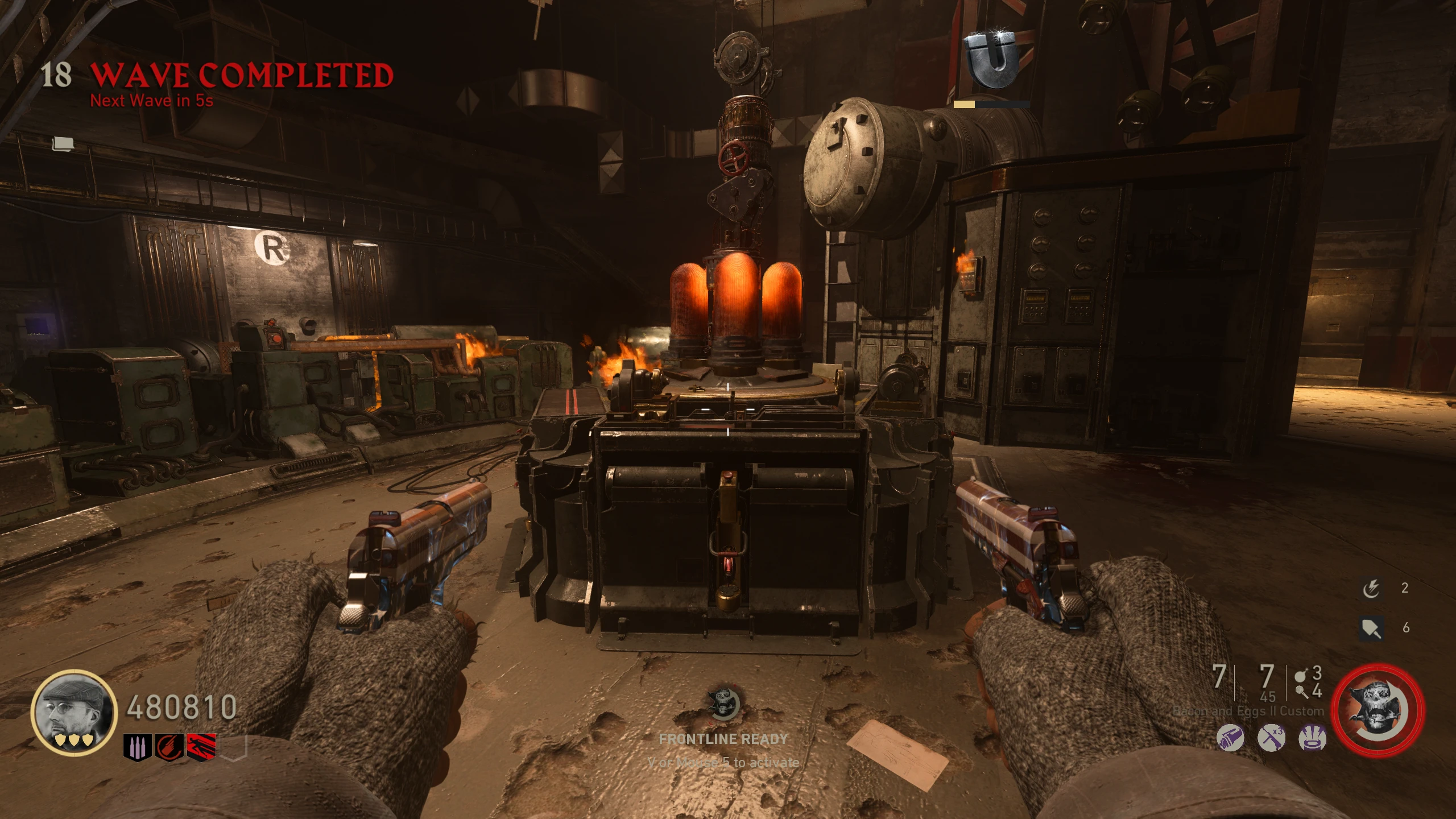Select the red running-man perk icon
Viewport: 1456px width, 819px height.
coord(202,746)
